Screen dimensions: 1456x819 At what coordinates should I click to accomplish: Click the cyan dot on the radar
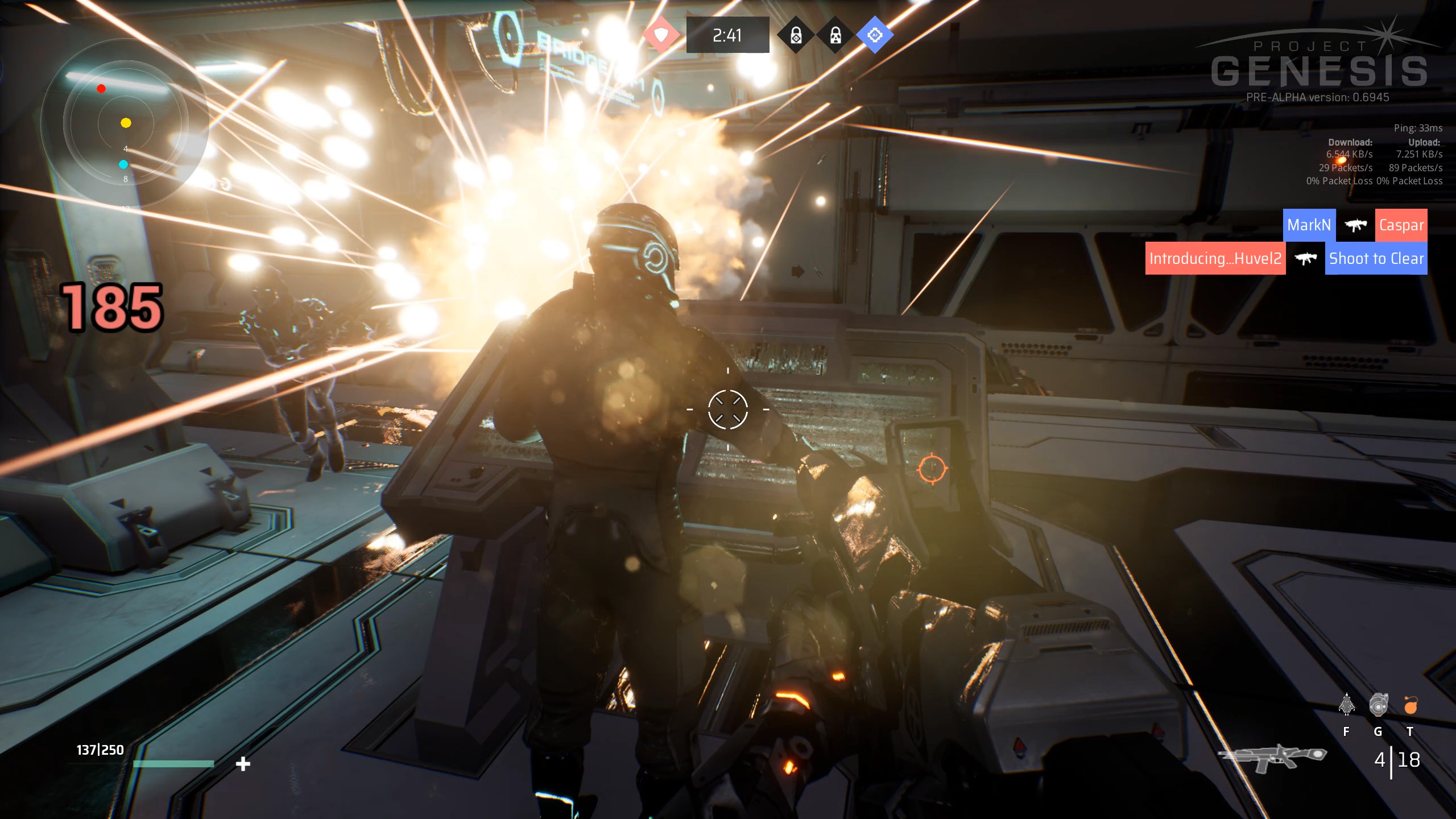pyautogui.click(x=123, y=164)
